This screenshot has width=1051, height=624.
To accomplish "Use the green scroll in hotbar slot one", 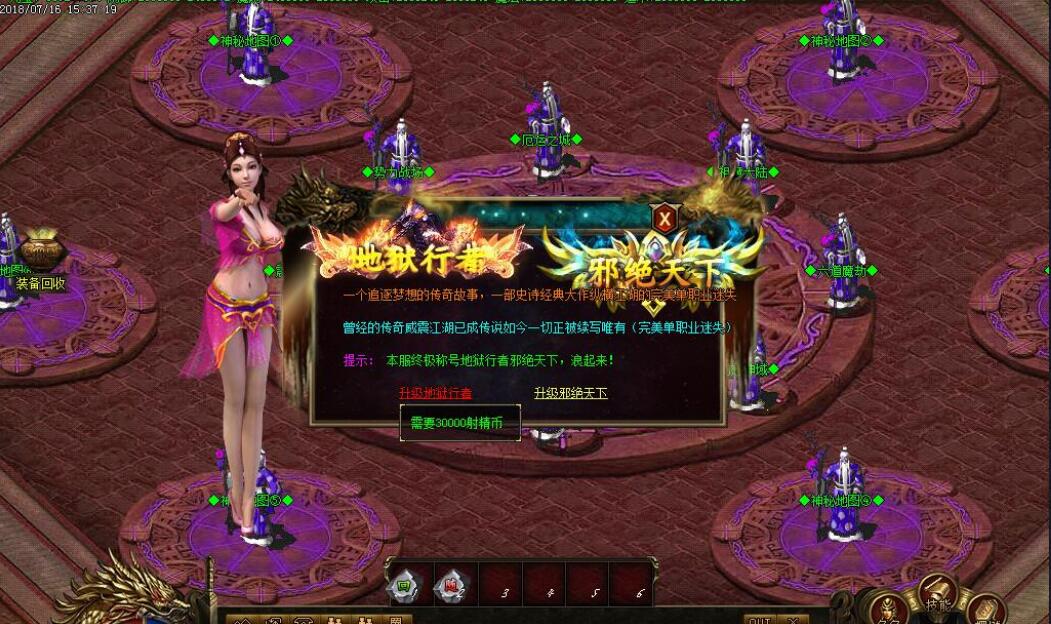I will pos(403,584).
